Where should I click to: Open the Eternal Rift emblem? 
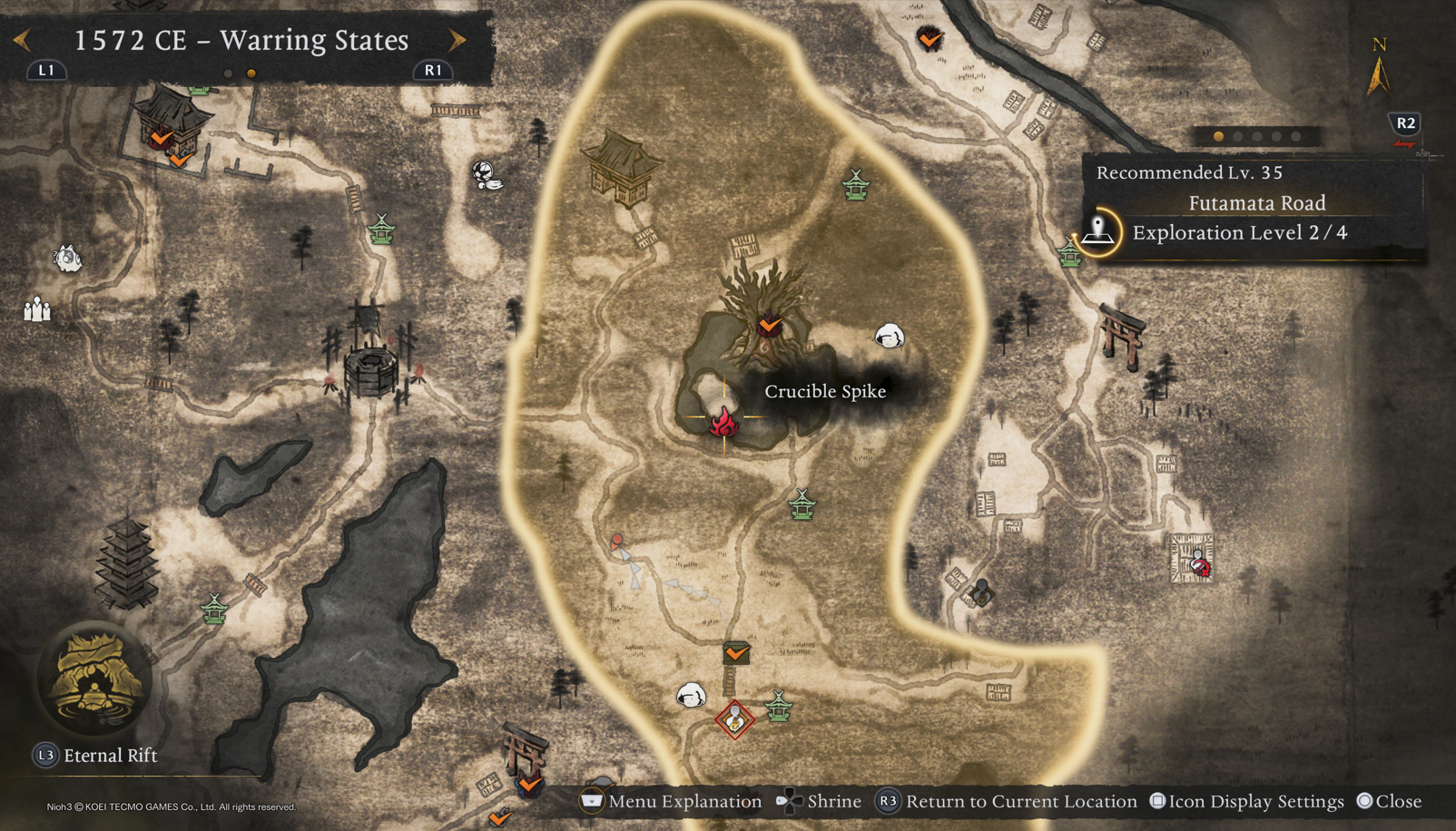(x=93, y=680)
